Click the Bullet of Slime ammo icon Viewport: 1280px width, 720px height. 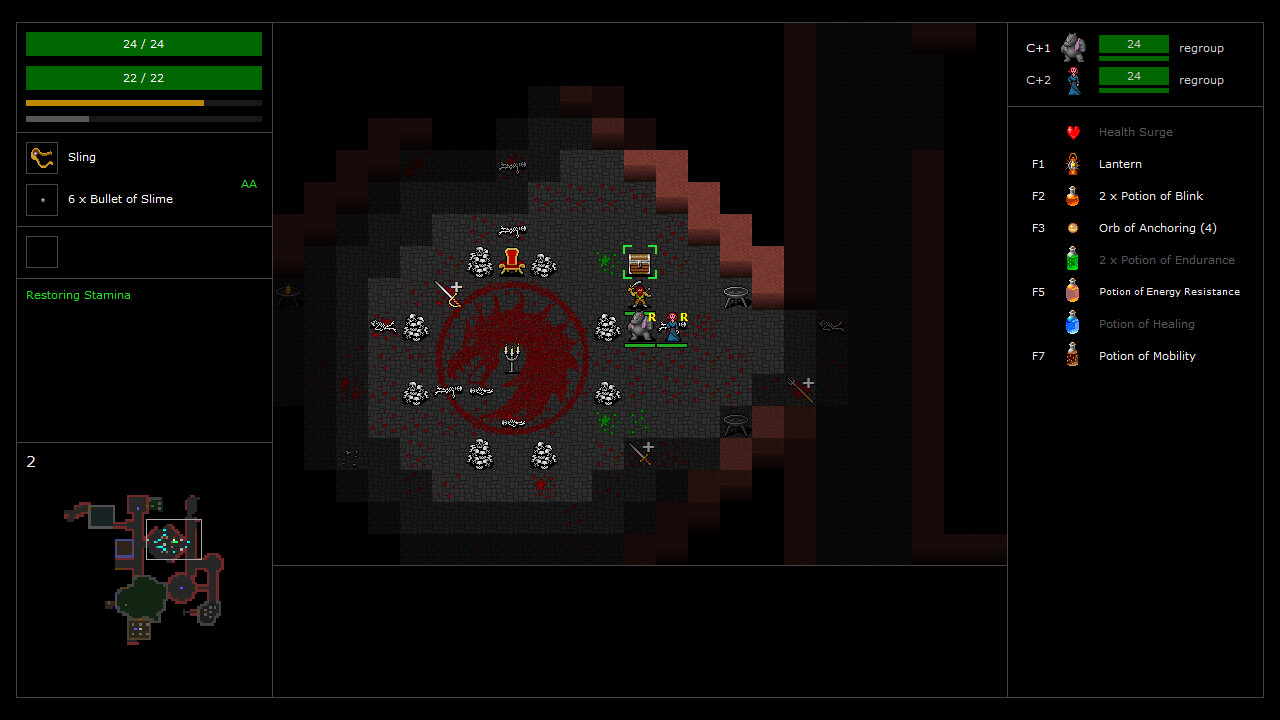[x=42, y=199]
